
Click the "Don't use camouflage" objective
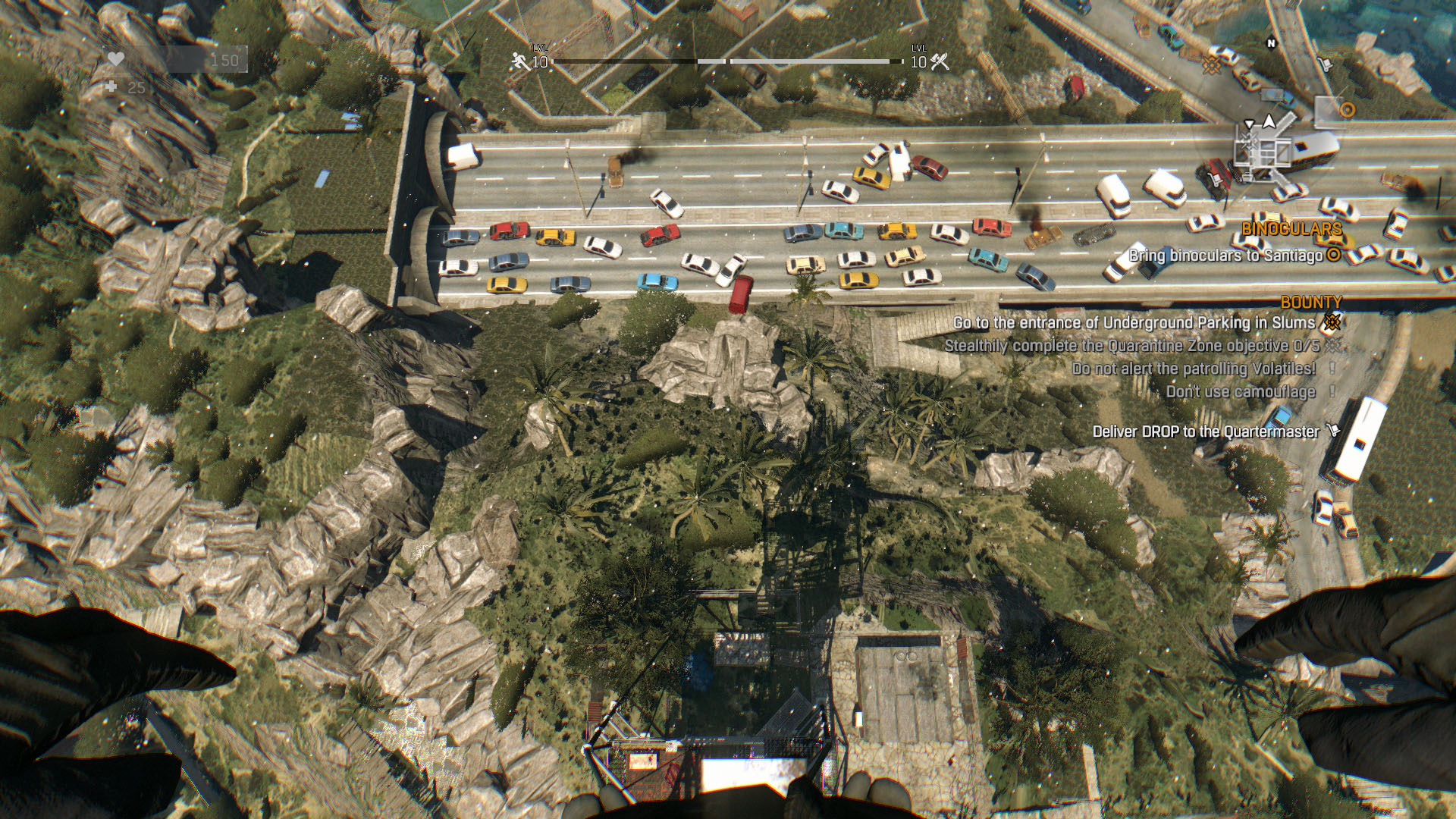pyautogui.click(x=1241, y=391)
